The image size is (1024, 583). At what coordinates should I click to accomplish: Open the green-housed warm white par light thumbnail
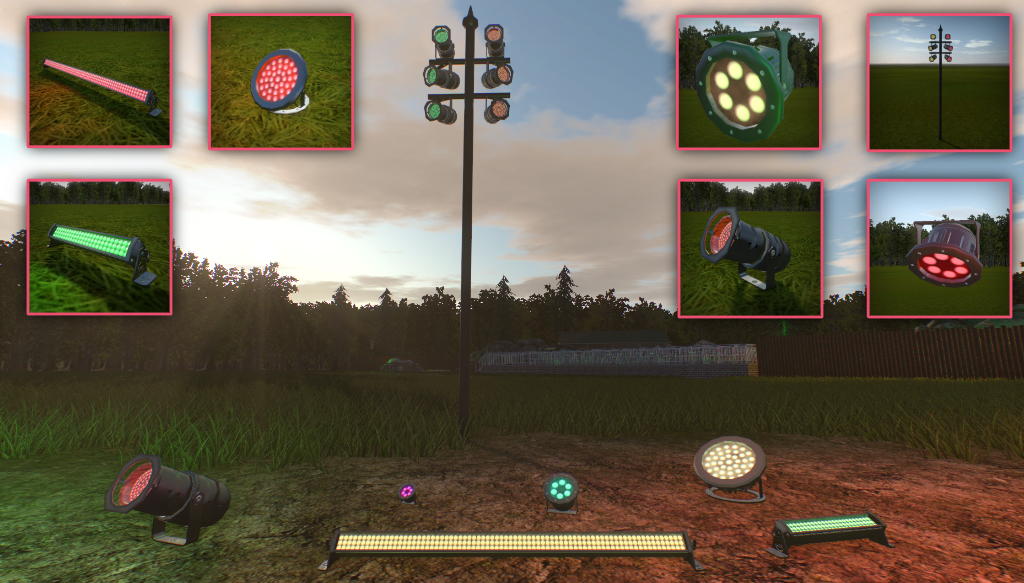pos(749,82)
